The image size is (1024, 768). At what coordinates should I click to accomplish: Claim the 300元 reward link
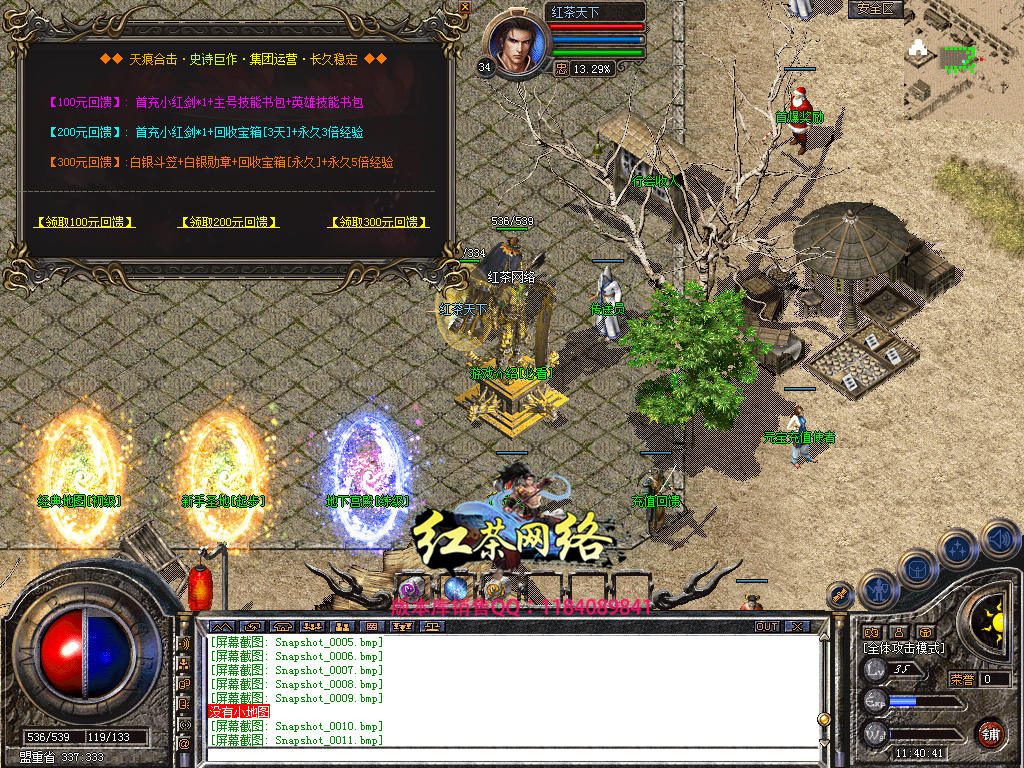tap(378, 222)
